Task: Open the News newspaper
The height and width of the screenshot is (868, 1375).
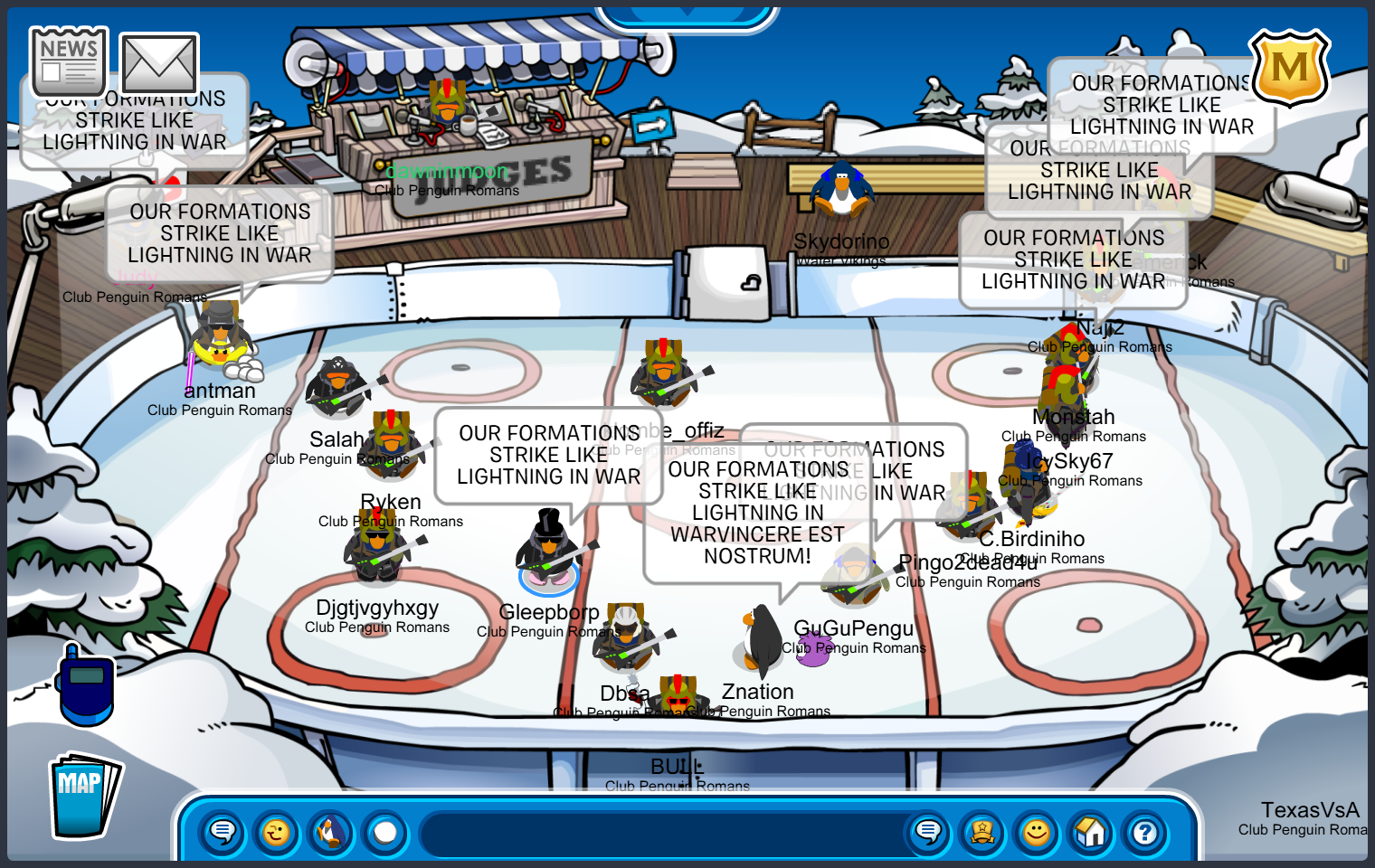Action: [69, 61]
